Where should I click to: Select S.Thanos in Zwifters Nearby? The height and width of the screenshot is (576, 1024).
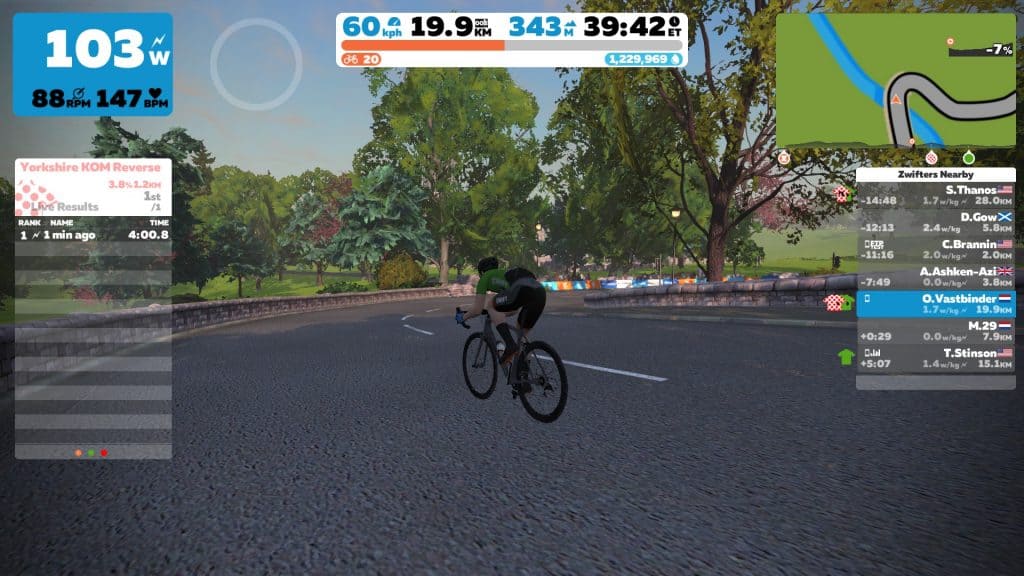[x=936, y=194]
